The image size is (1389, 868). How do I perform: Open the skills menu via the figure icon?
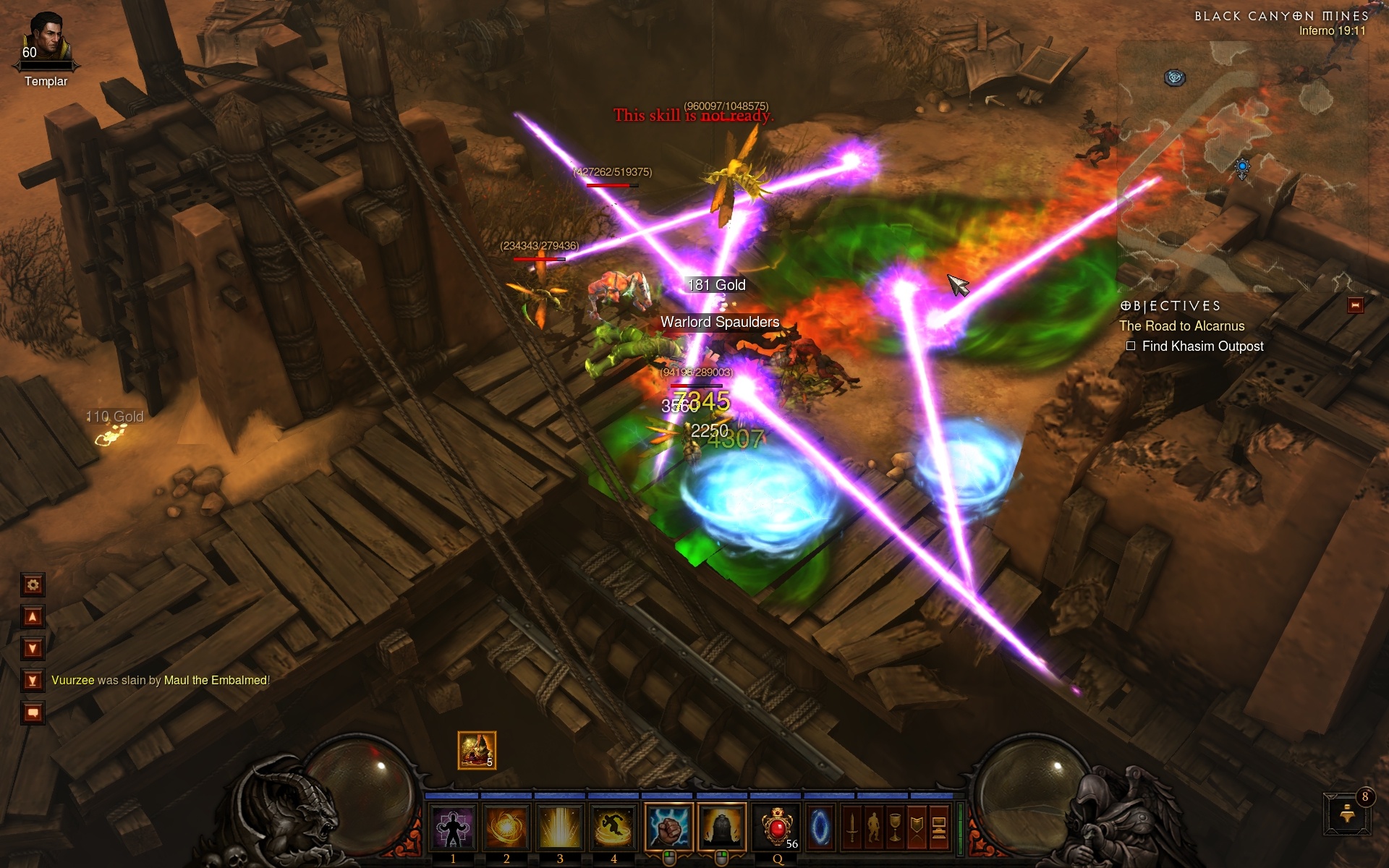pos(874,827)
